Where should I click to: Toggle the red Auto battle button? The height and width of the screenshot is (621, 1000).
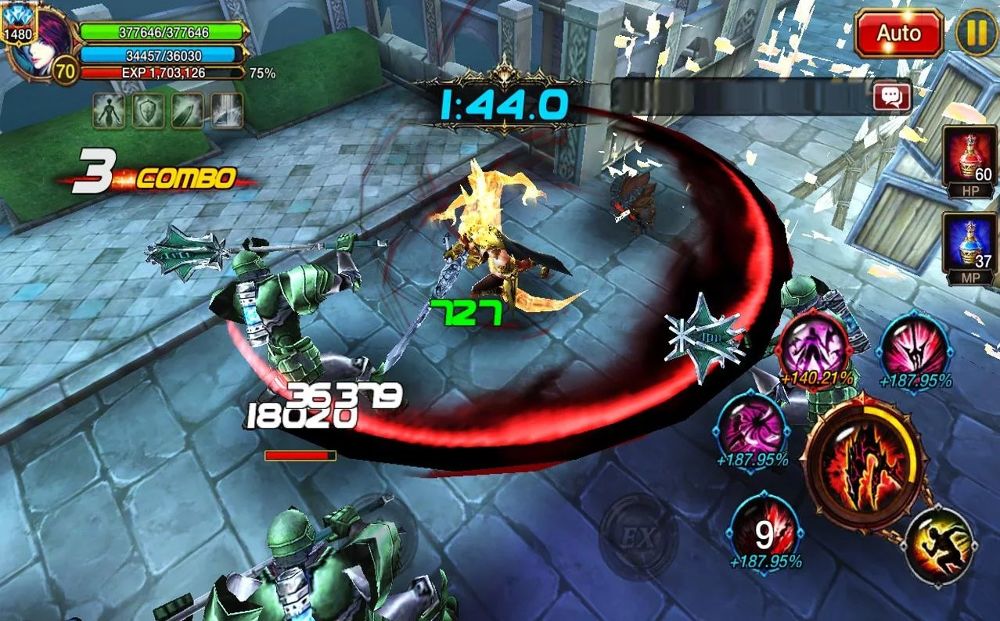898,33
